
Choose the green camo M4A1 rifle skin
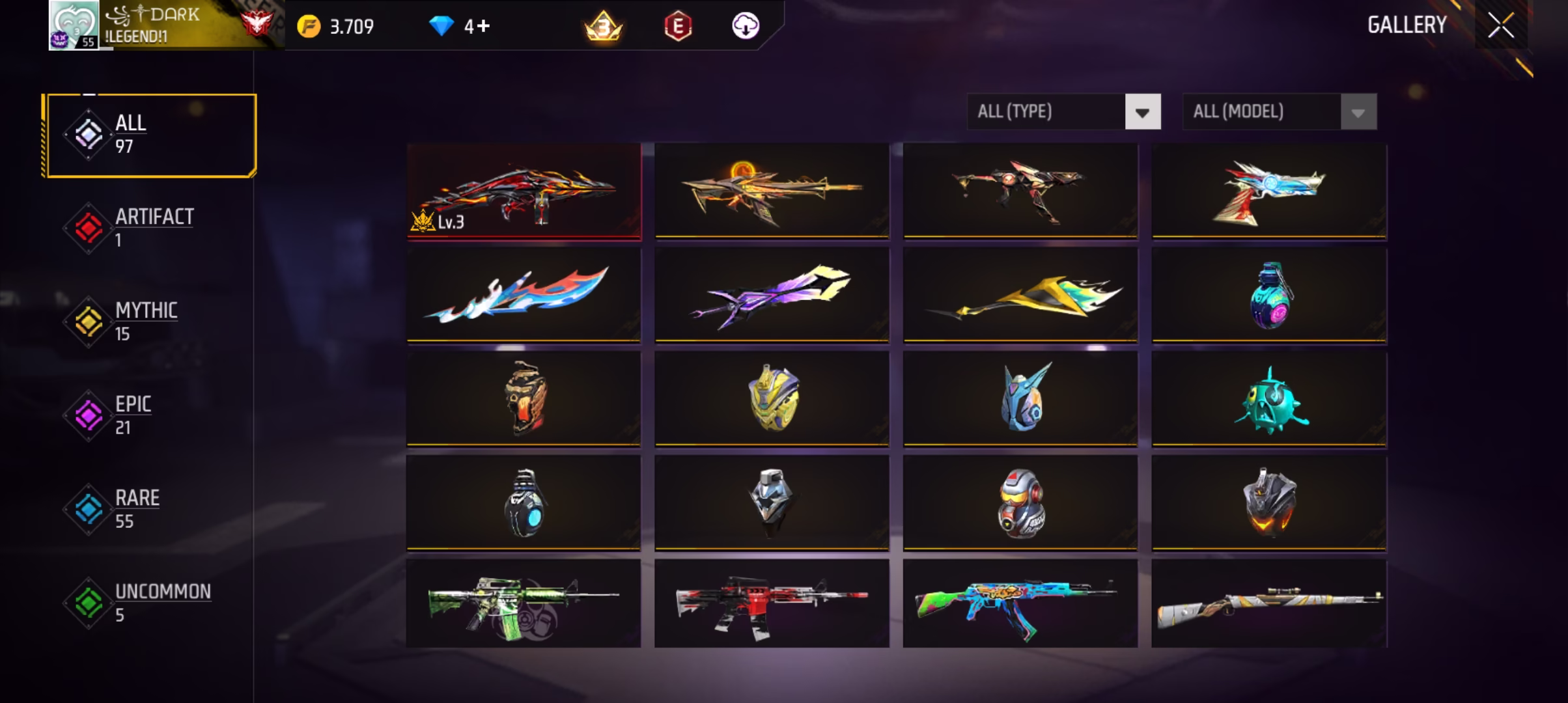tap(524, 603)
